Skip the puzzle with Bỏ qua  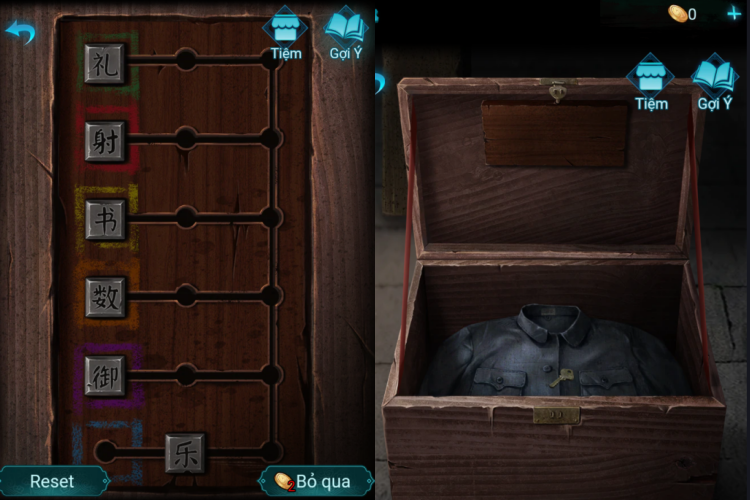(314, 481)
